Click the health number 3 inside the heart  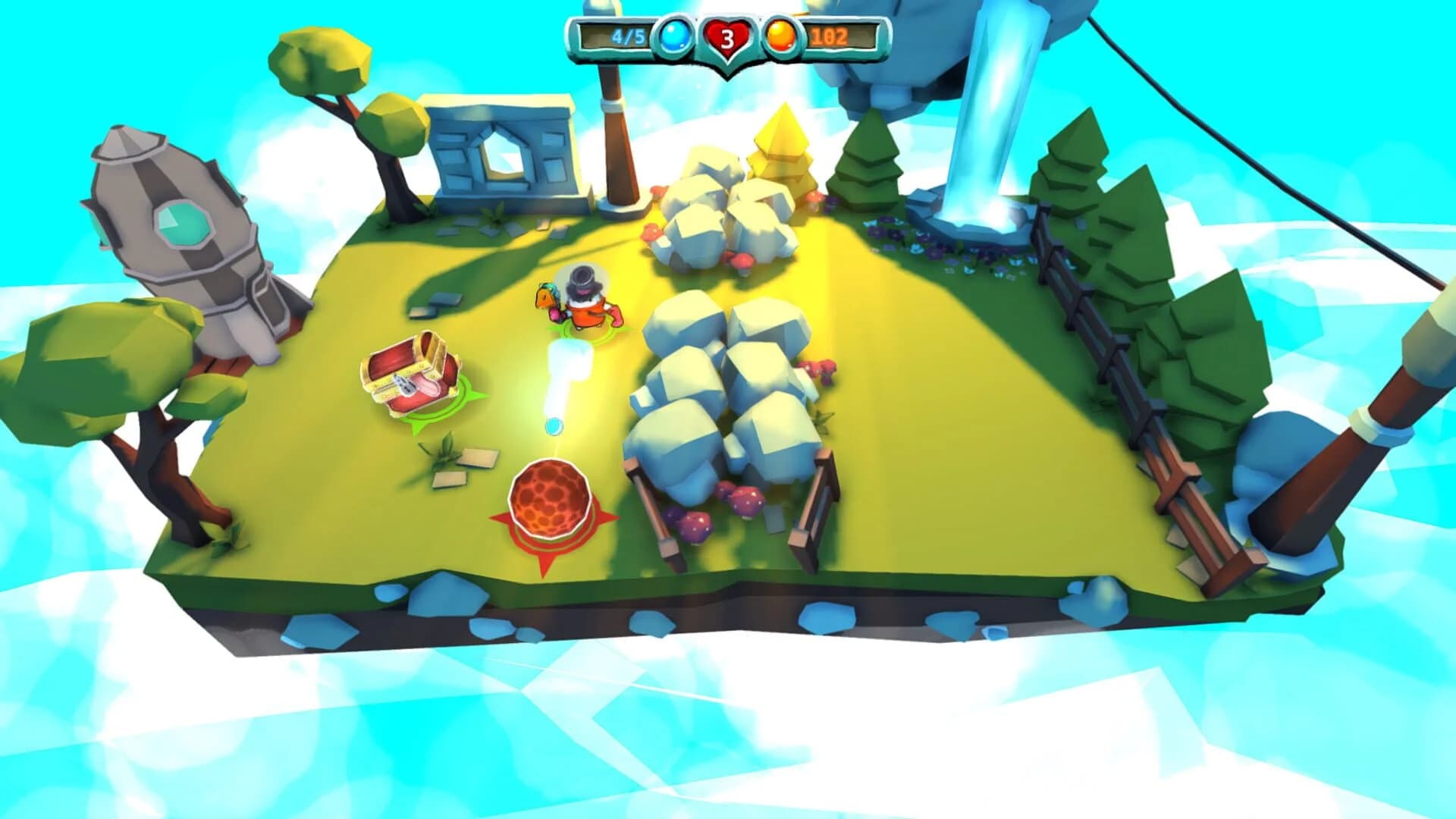(x=729, y=39)
